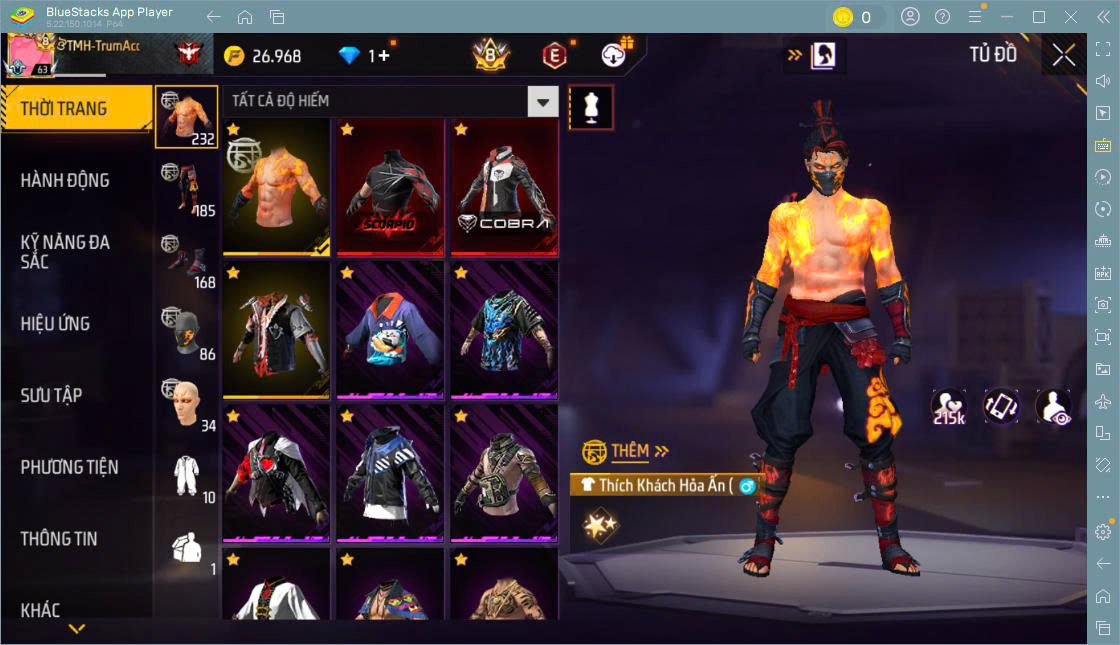Close the Tủ Đồ wardrobe screen
The width and height of the screenshot is (1120, 645).
(1064, 55)
